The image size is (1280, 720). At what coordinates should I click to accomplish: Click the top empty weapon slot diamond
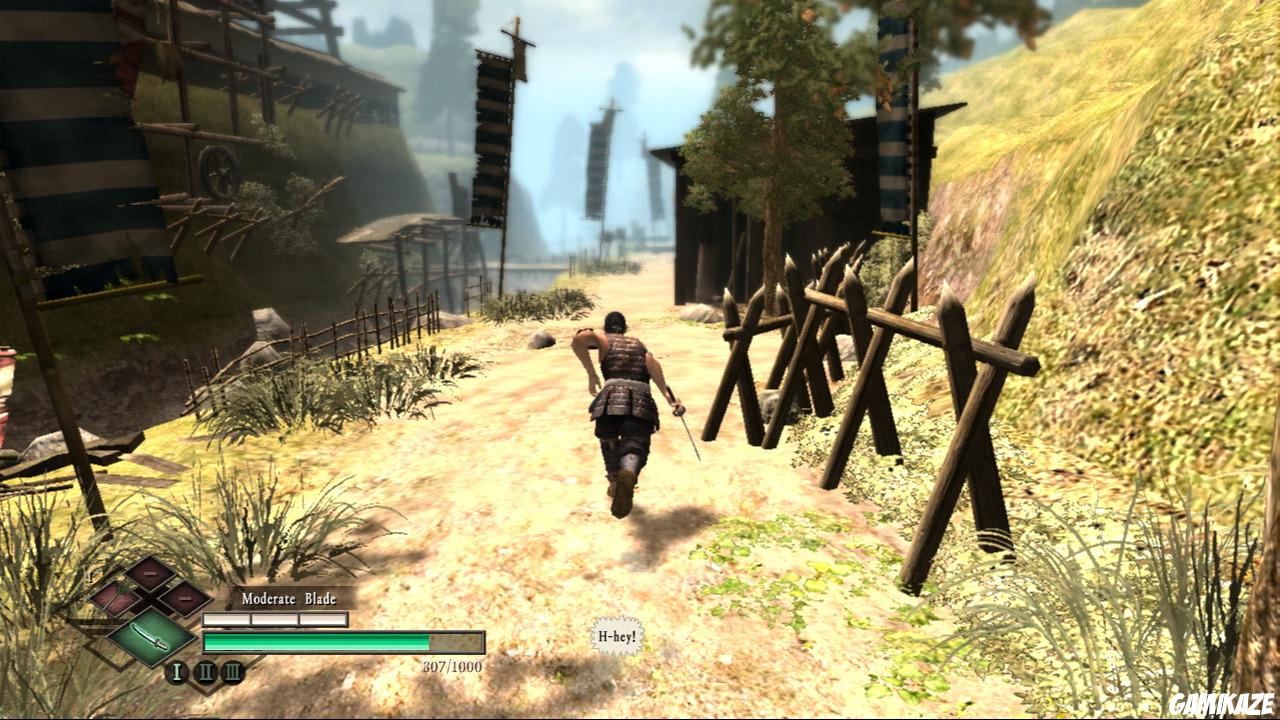(148, 574)
